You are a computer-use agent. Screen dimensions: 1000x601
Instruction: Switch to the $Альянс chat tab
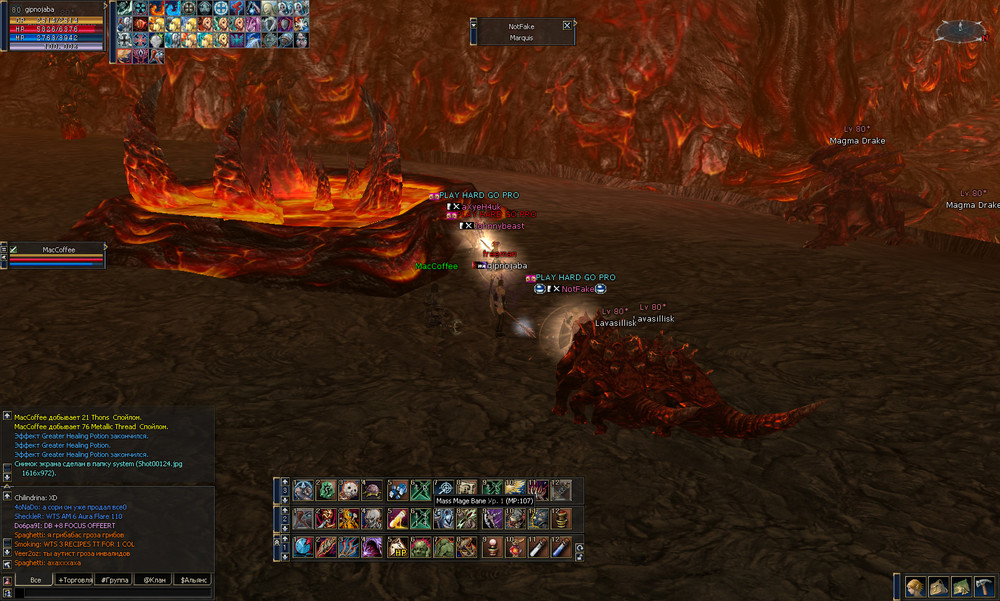coord(192,579)
